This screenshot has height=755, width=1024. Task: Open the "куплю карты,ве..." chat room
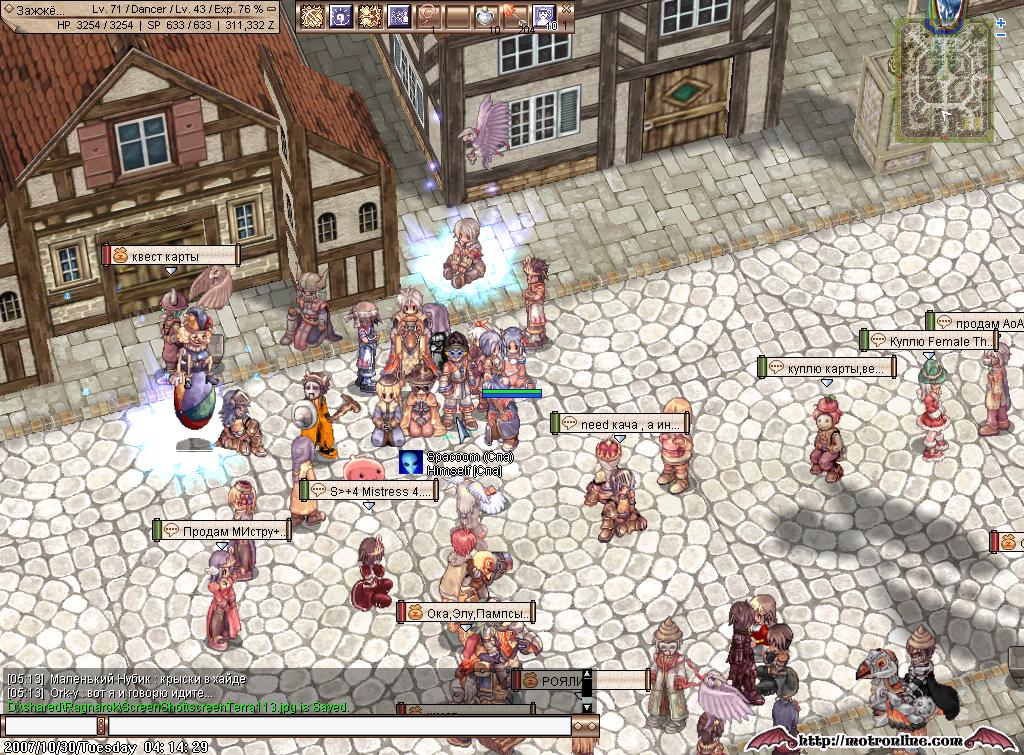[827, 368]
